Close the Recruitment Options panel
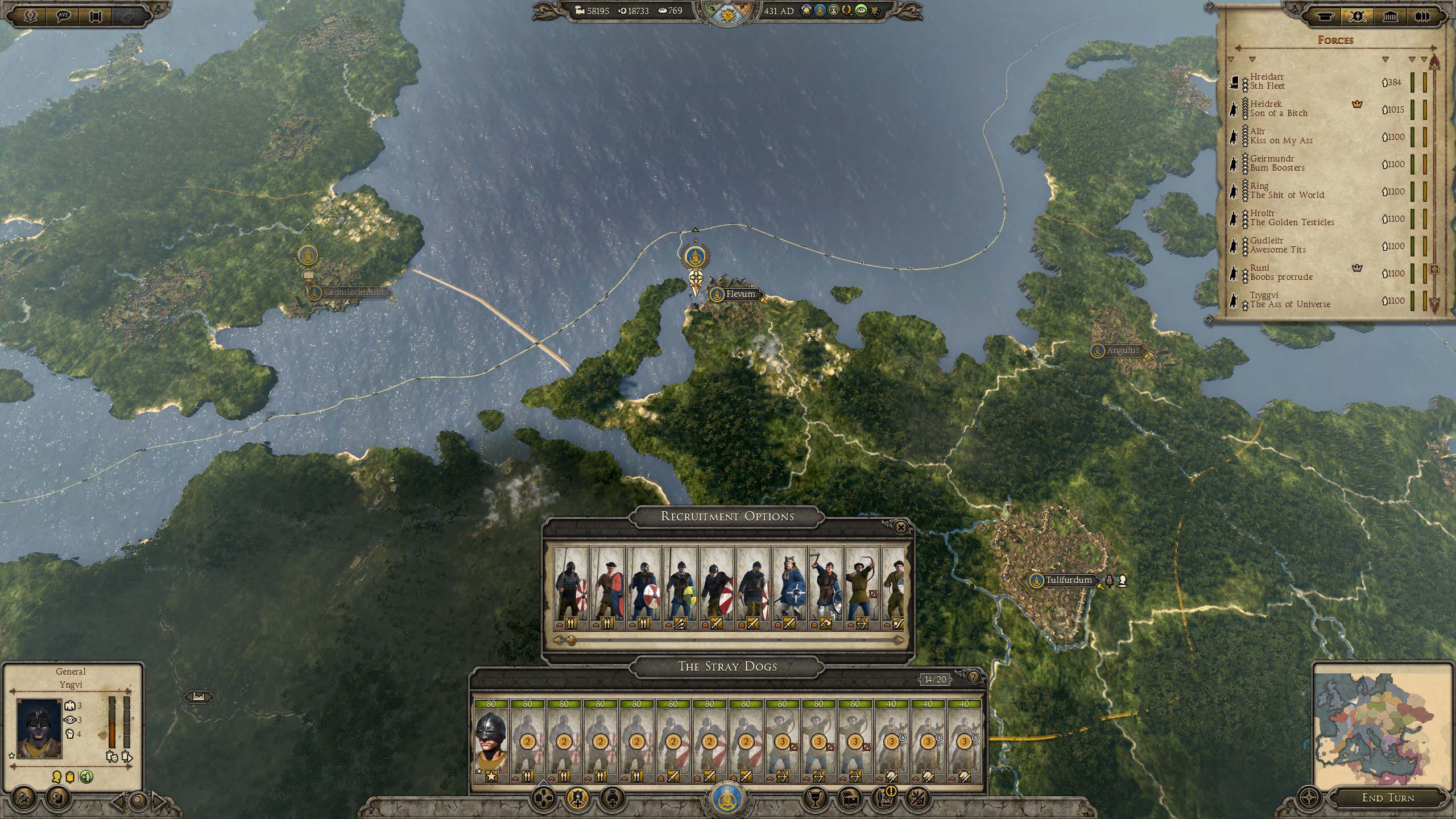Screen dimensions: 1456x819 [900, 528]
